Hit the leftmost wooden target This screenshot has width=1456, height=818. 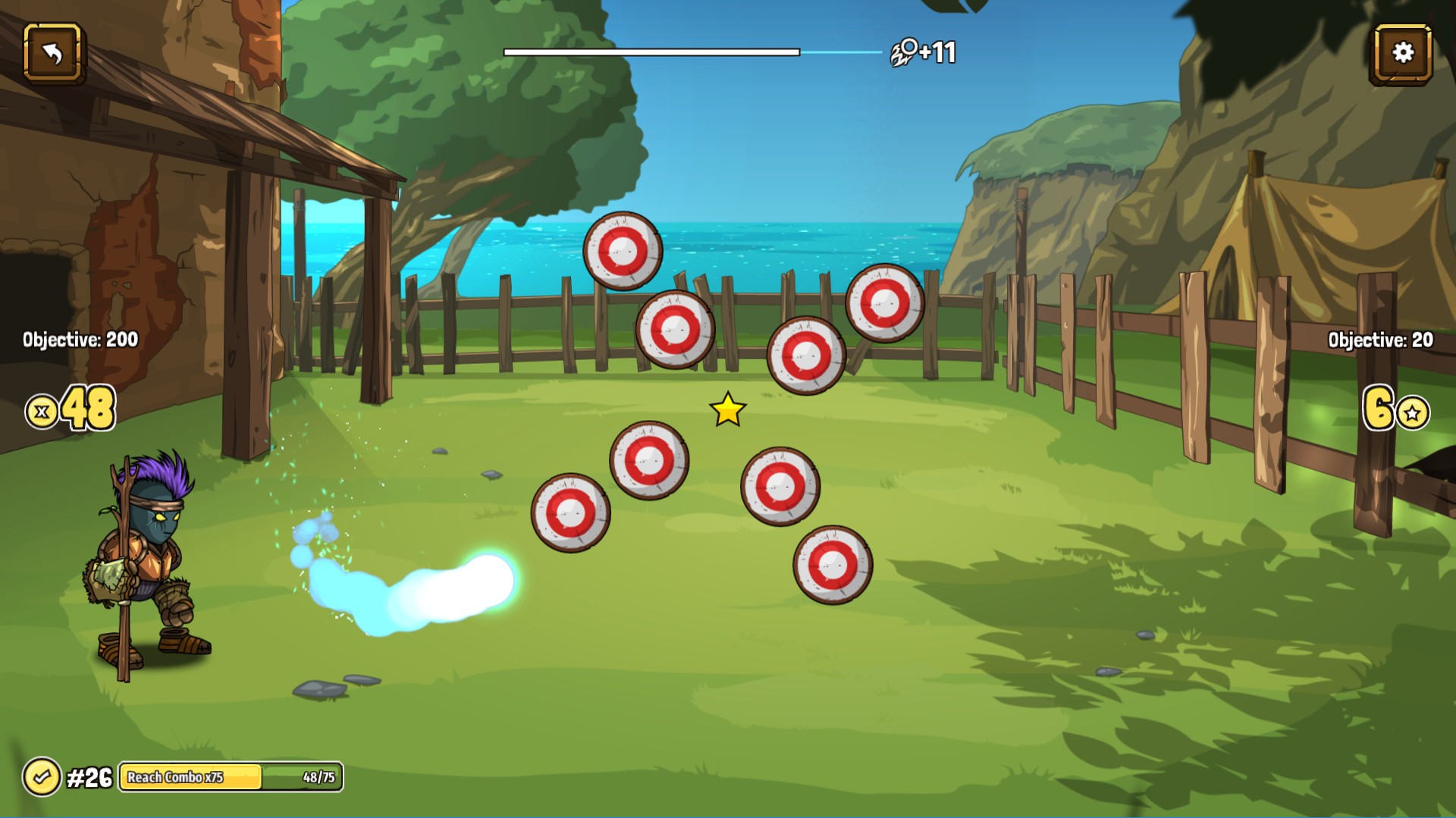click(x=570, y=515)
